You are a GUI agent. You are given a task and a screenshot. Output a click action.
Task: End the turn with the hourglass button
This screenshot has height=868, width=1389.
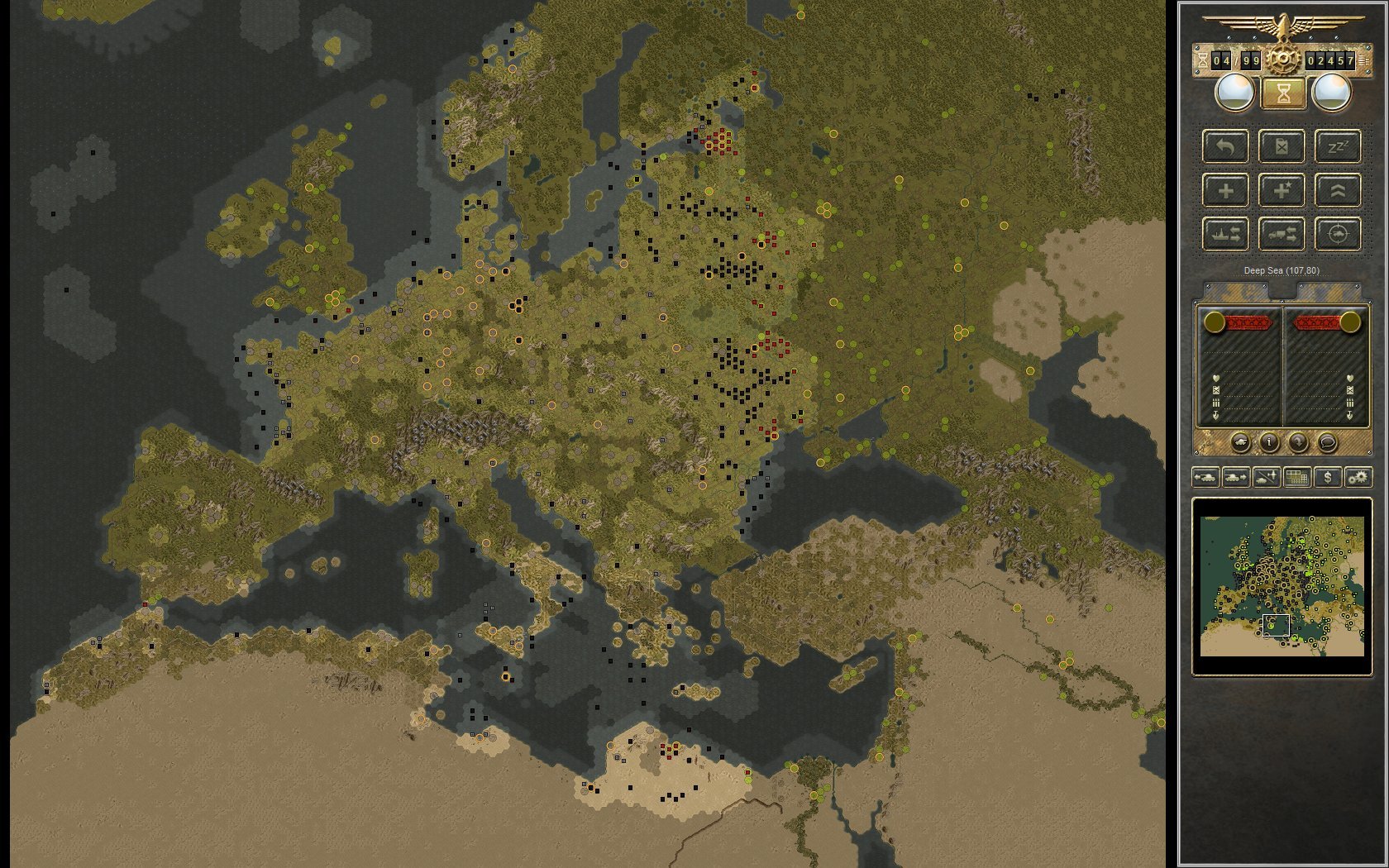click(x=1282, y=93)
